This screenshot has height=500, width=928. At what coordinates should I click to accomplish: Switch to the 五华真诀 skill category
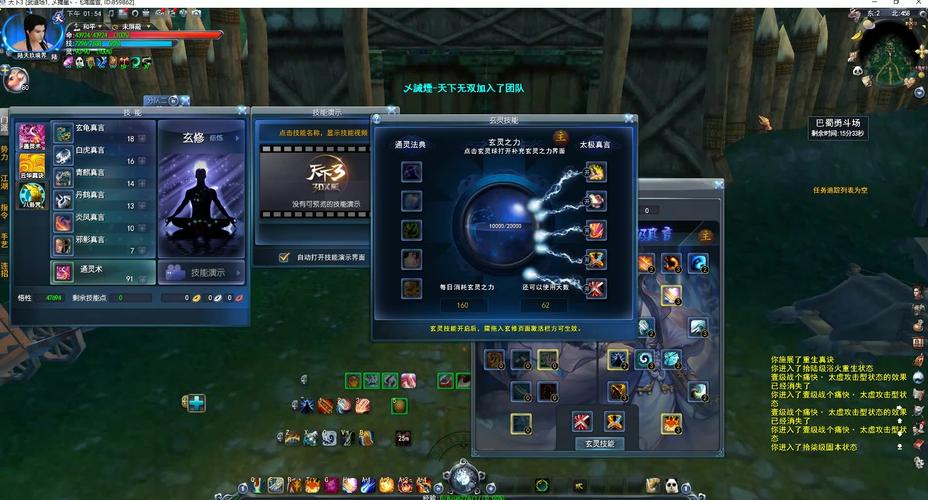point(32,166)
